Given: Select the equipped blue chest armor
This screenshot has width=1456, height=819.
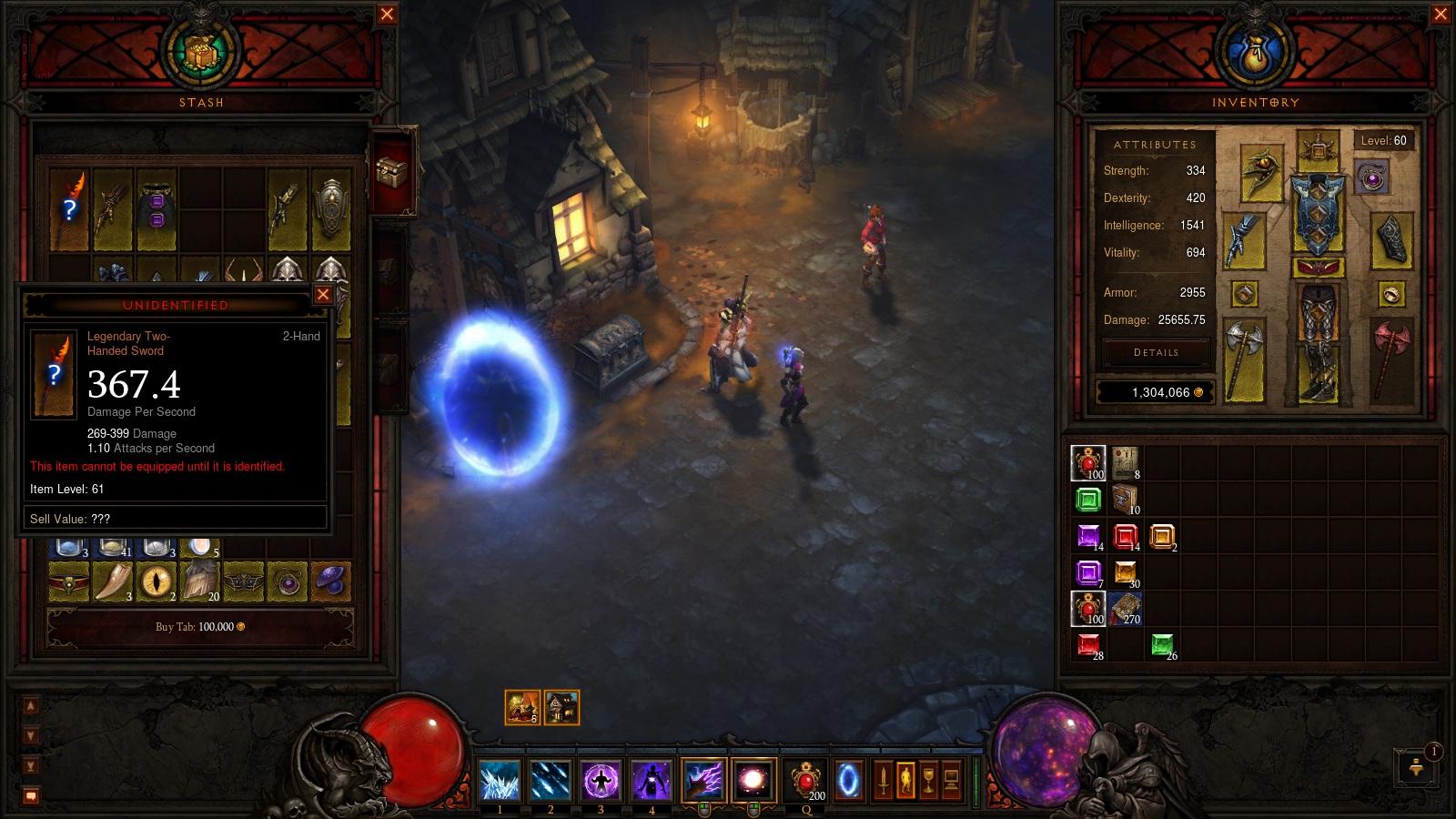Looking at the screenshot, I should [x=1318, y=214].
